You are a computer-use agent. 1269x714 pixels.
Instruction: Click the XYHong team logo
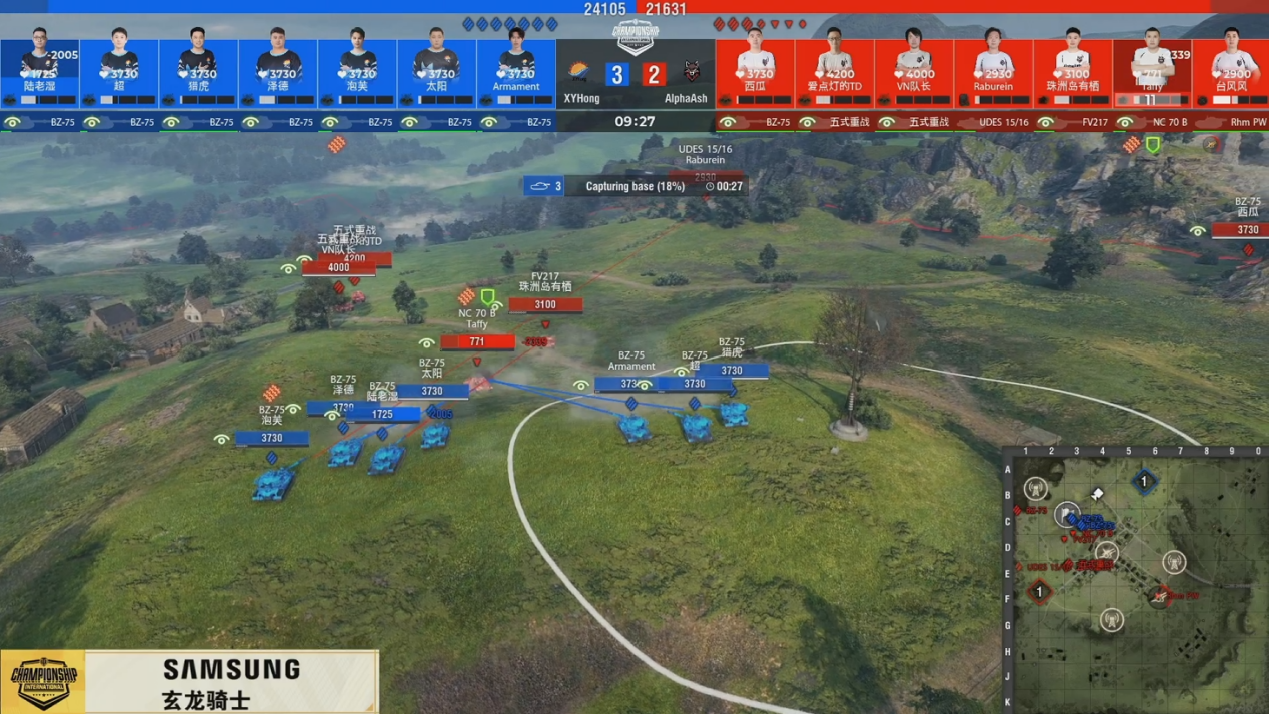click(578, 72)
